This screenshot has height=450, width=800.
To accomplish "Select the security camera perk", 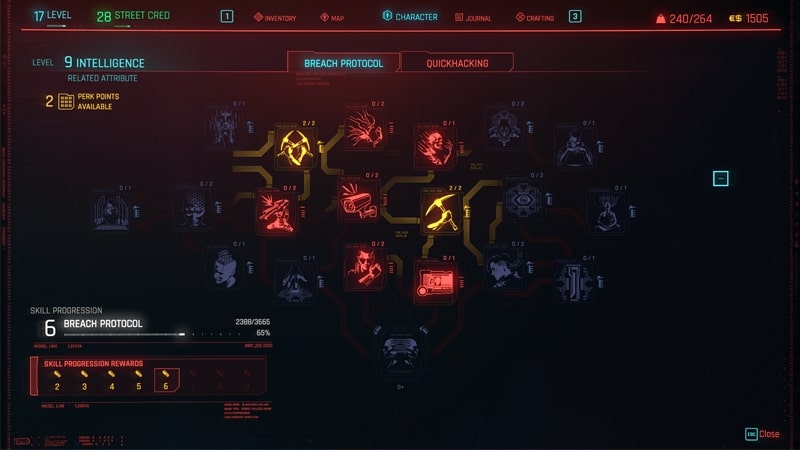I will coord(355,198).
